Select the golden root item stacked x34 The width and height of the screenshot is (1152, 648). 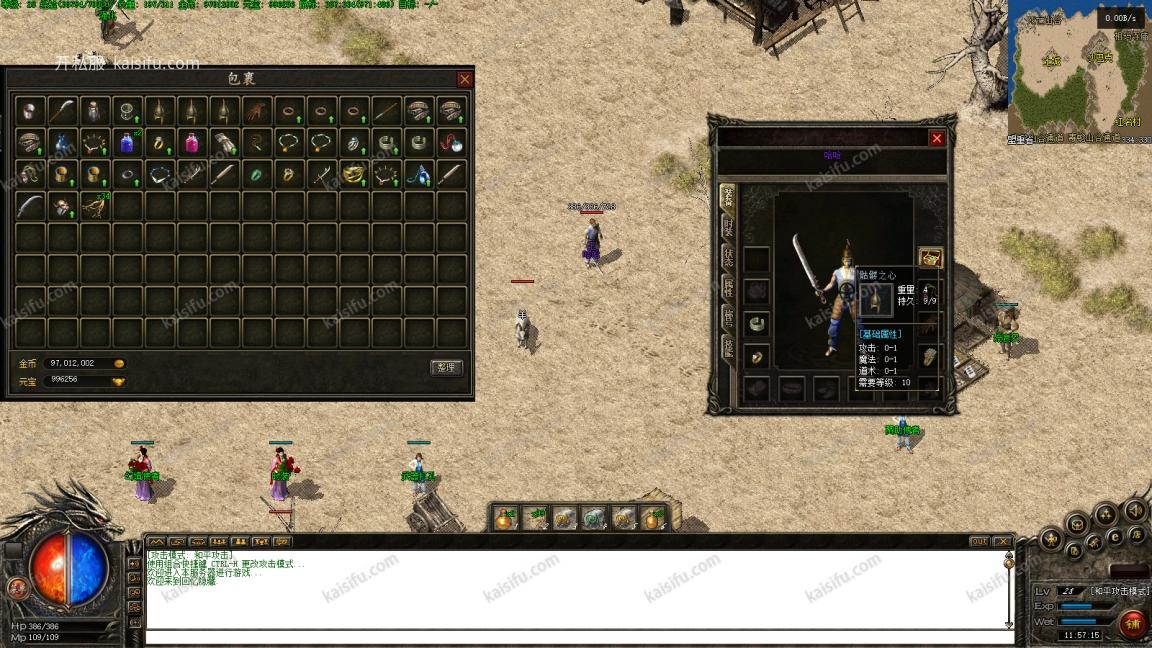coord(95,207)
